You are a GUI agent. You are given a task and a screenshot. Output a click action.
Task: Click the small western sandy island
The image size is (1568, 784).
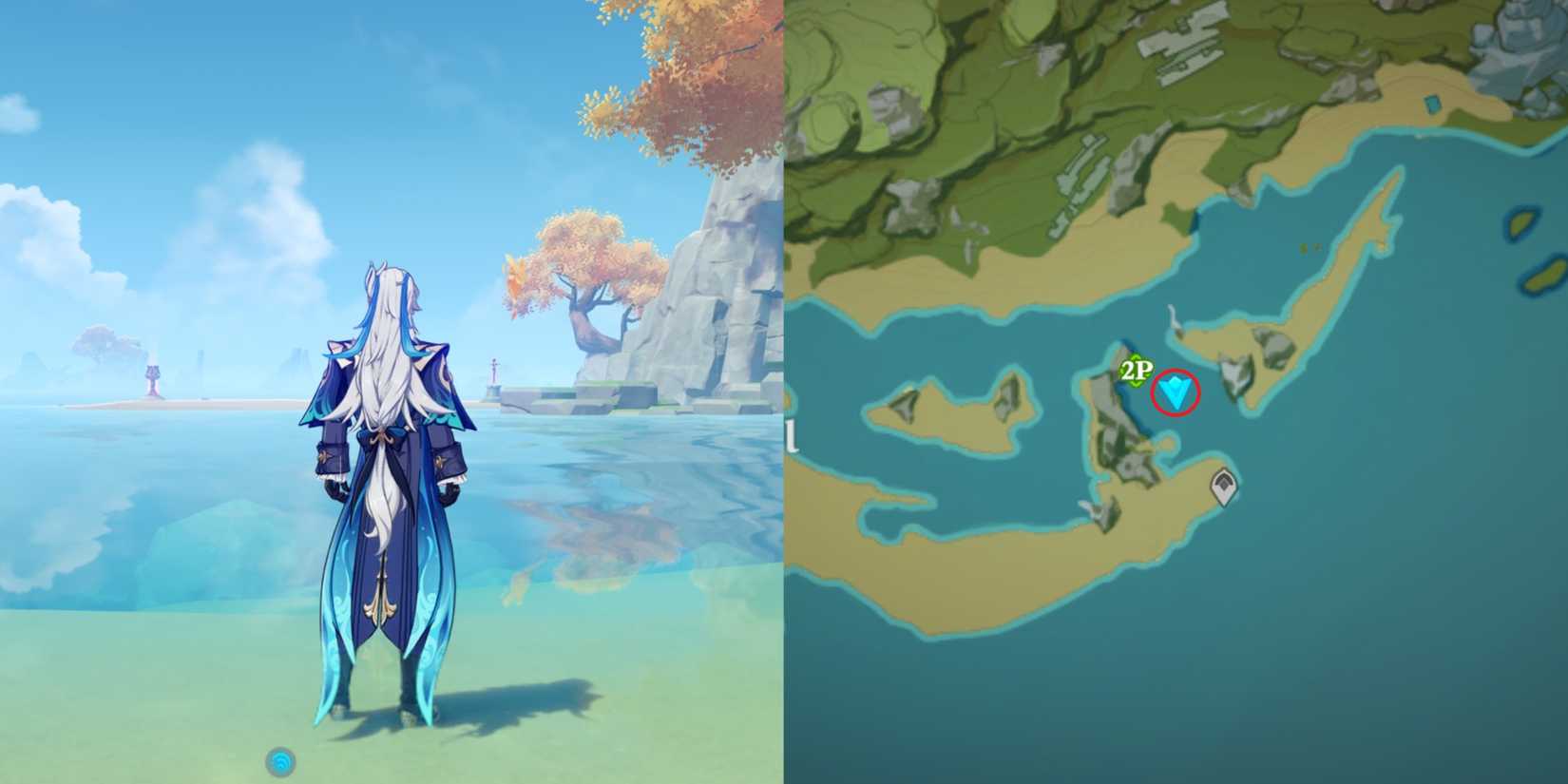(x=950, y=409)
